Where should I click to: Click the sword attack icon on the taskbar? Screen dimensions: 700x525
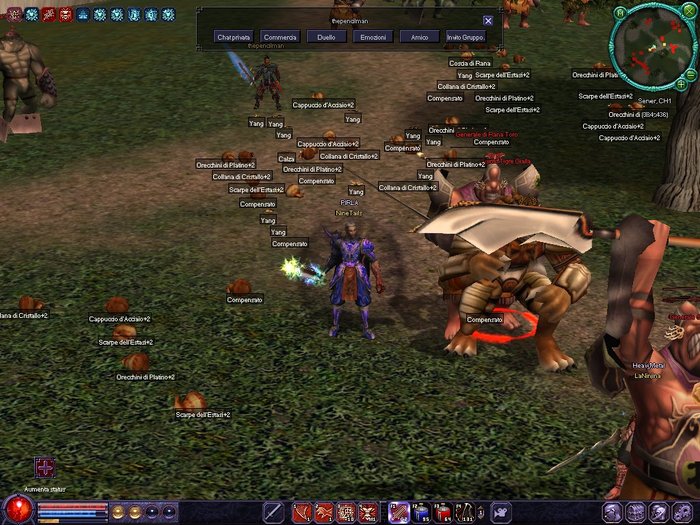[273, 513]
